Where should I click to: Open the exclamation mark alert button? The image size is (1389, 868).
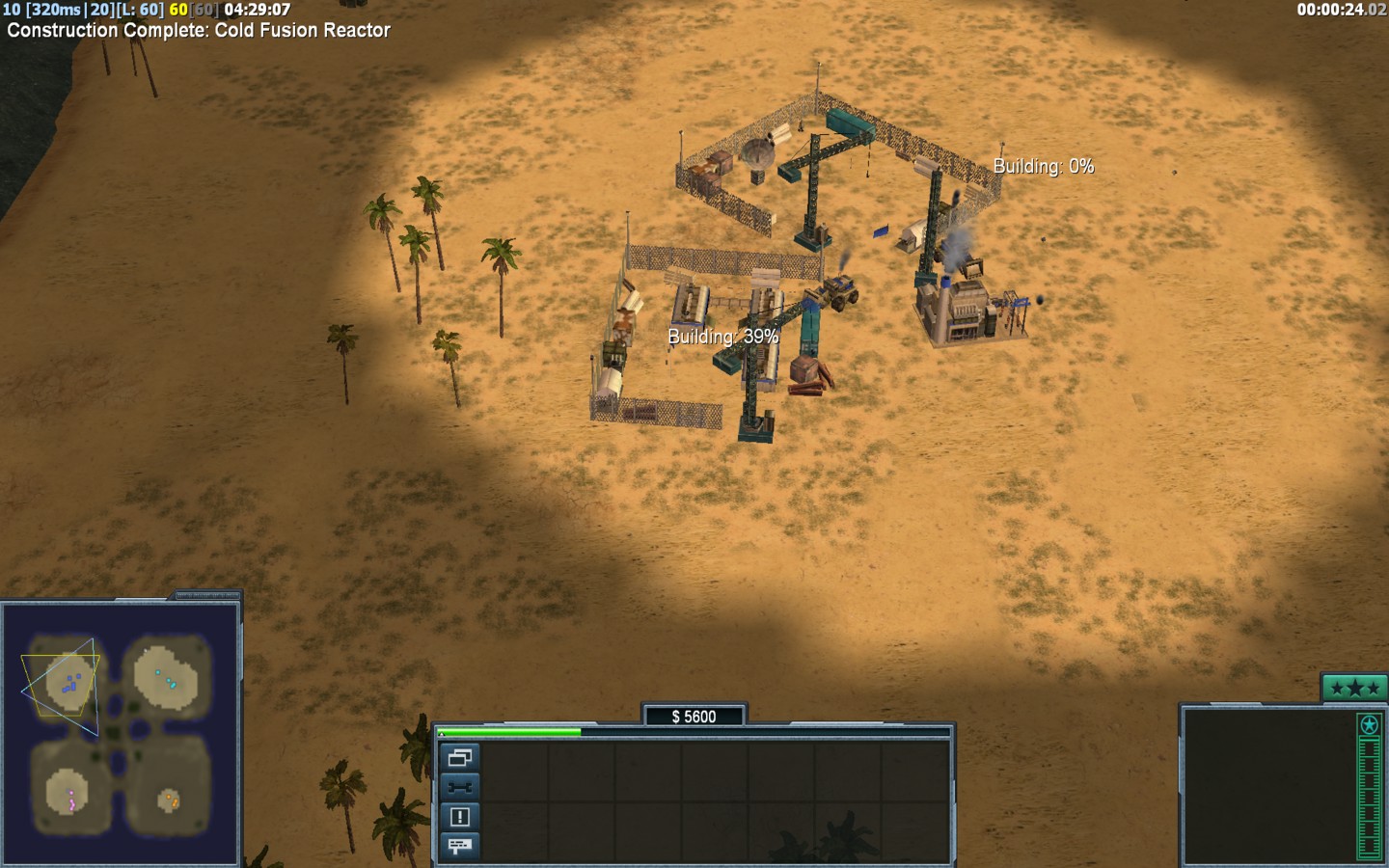tap(459, 817)
